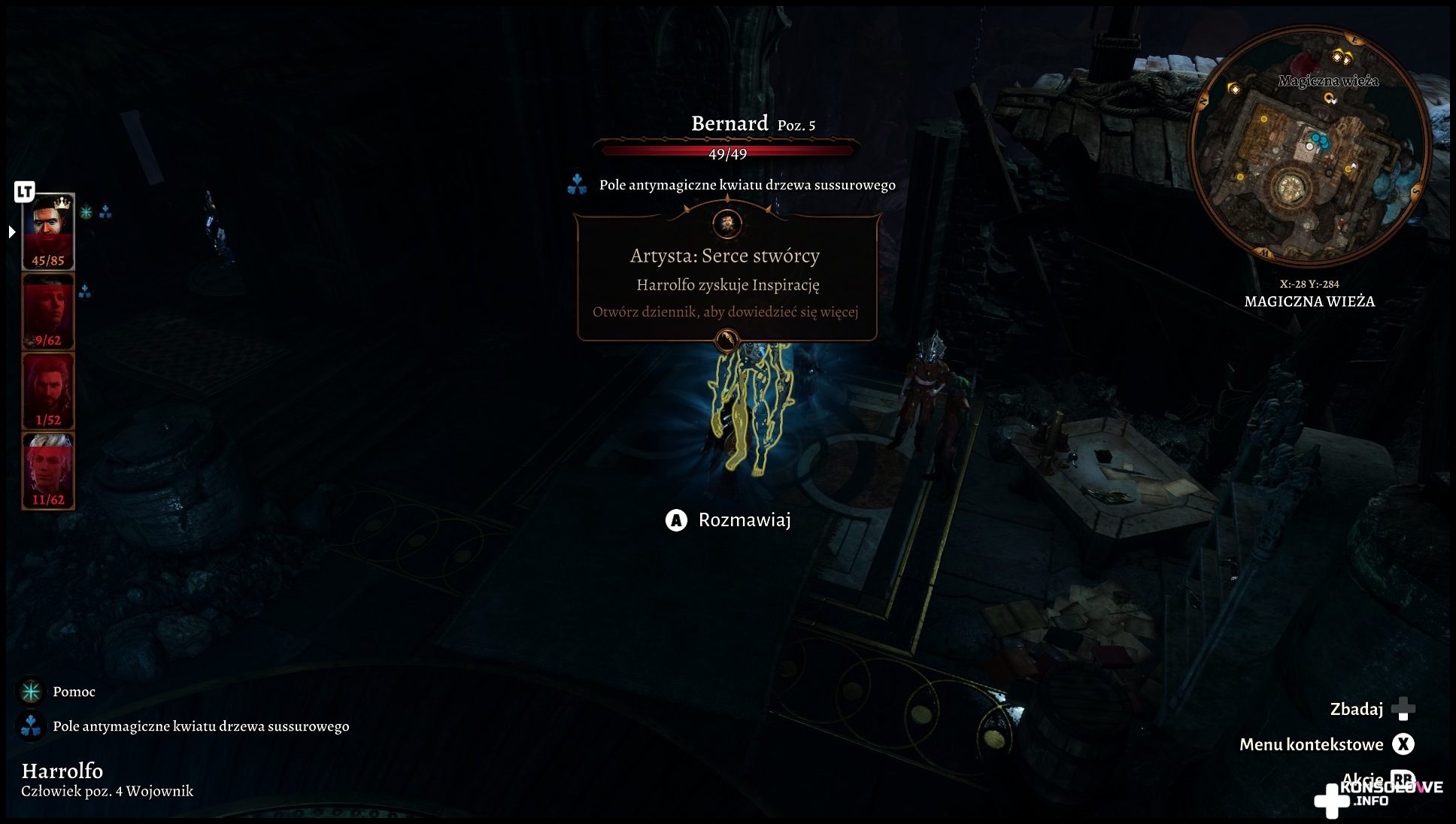The image size is (1456, 824).
Task: Click Bernard's antimagic field status icon
Action: pyautogui.click(x=577, y=185)
